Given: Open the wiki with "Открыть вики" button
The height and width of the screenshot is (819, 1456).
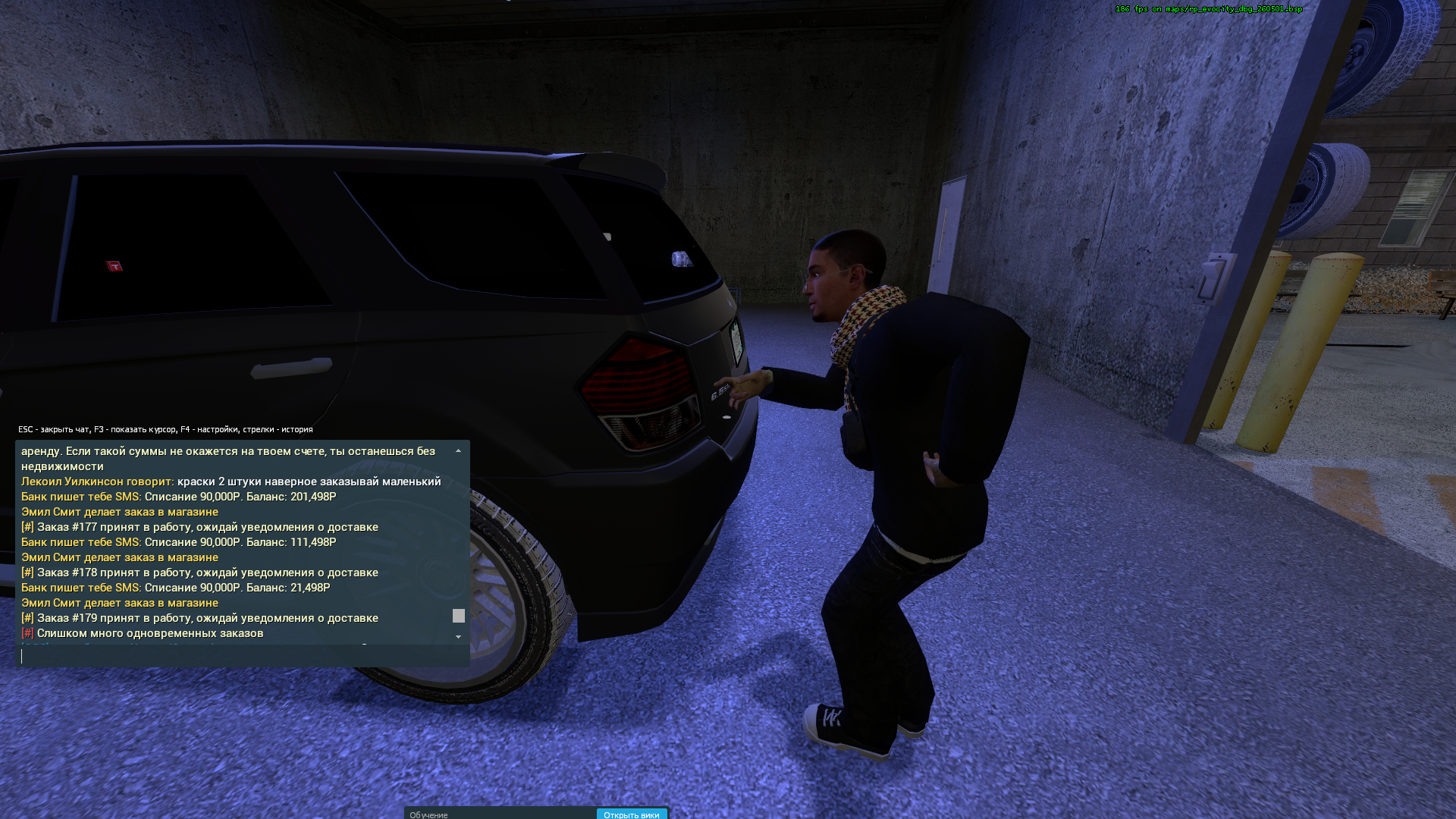Looking at the screenshot, I should (631, 814).
